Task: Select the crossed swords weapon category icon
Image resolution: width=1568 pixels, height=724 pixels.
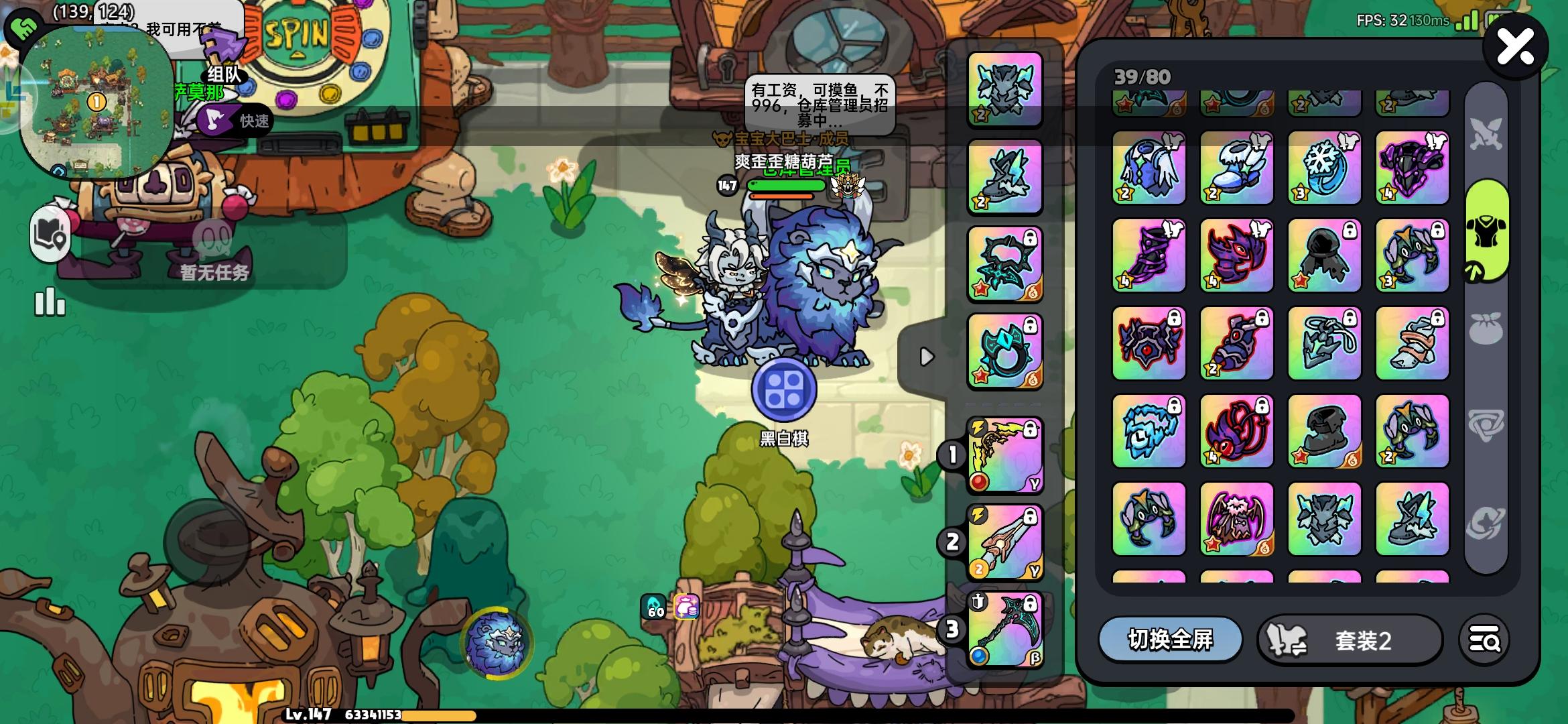Action: coord(1488,131)
